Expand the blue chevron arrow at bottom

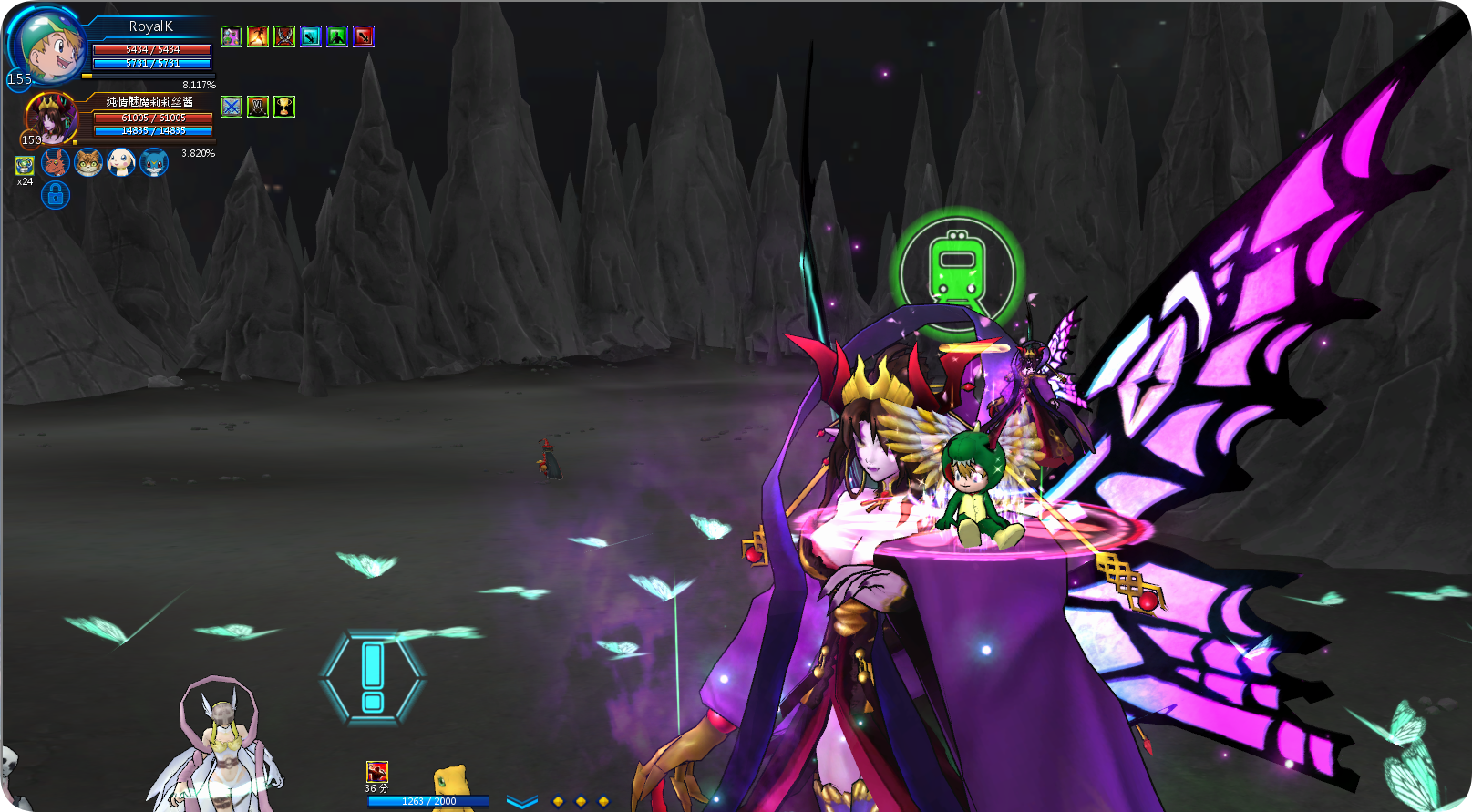[x=522, y=802]
